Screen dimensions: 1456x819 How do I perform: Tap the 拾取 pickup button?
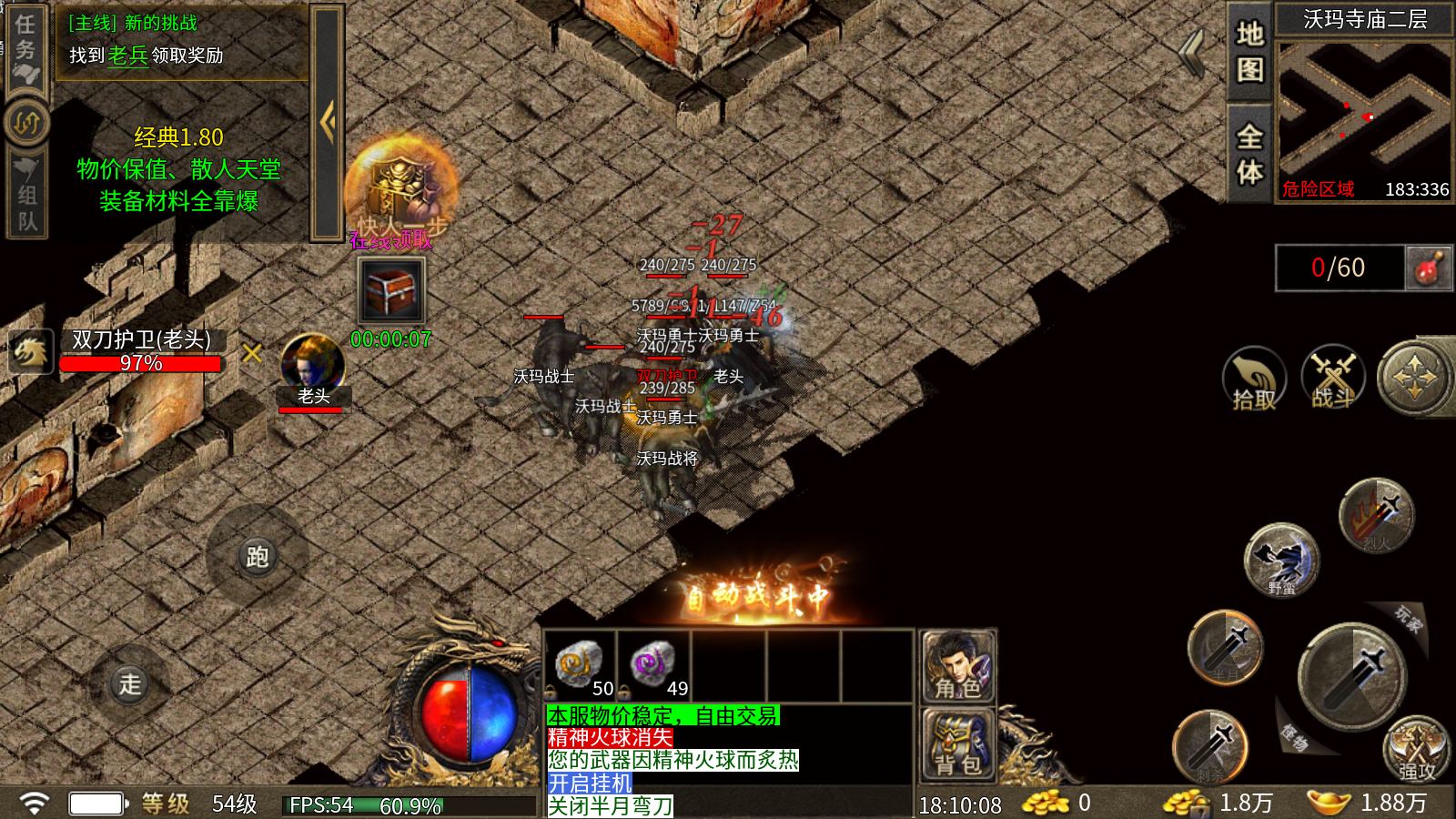pos(1254,379)
